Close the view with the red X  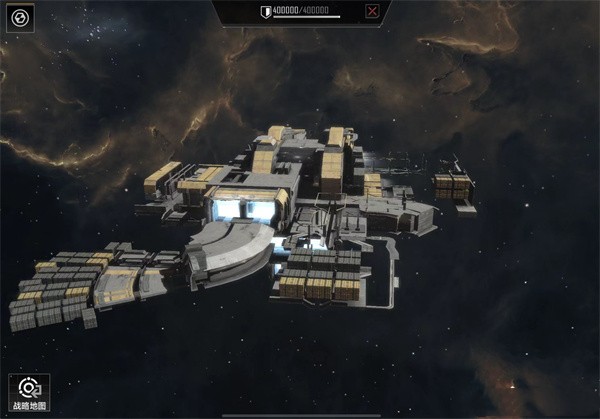pos(372,12)
